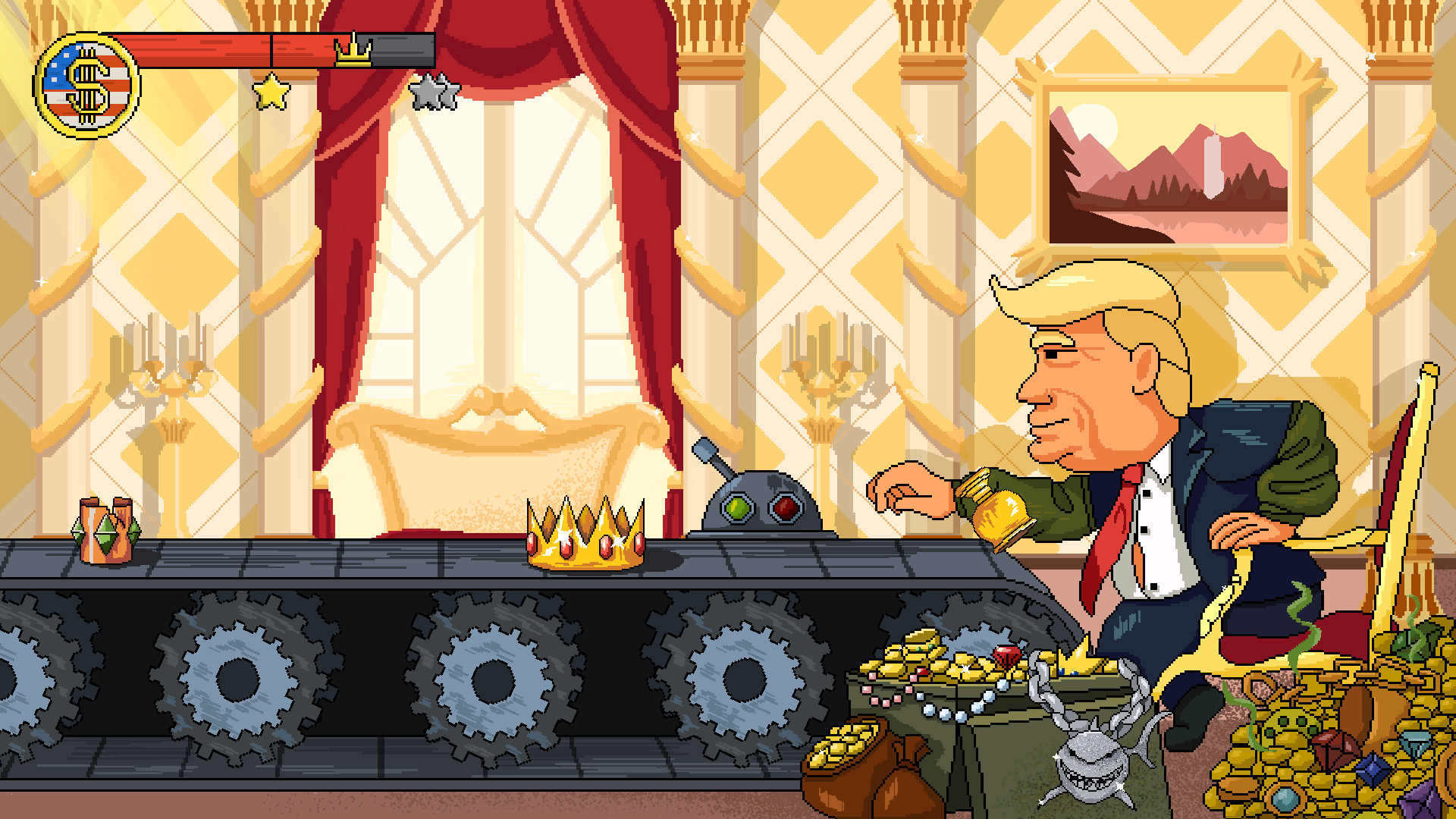Image resolution: width=1456 pixels, height=819 pixels.
Task: Click the dollar-sign coin emblem
Action: coord(85,81)
